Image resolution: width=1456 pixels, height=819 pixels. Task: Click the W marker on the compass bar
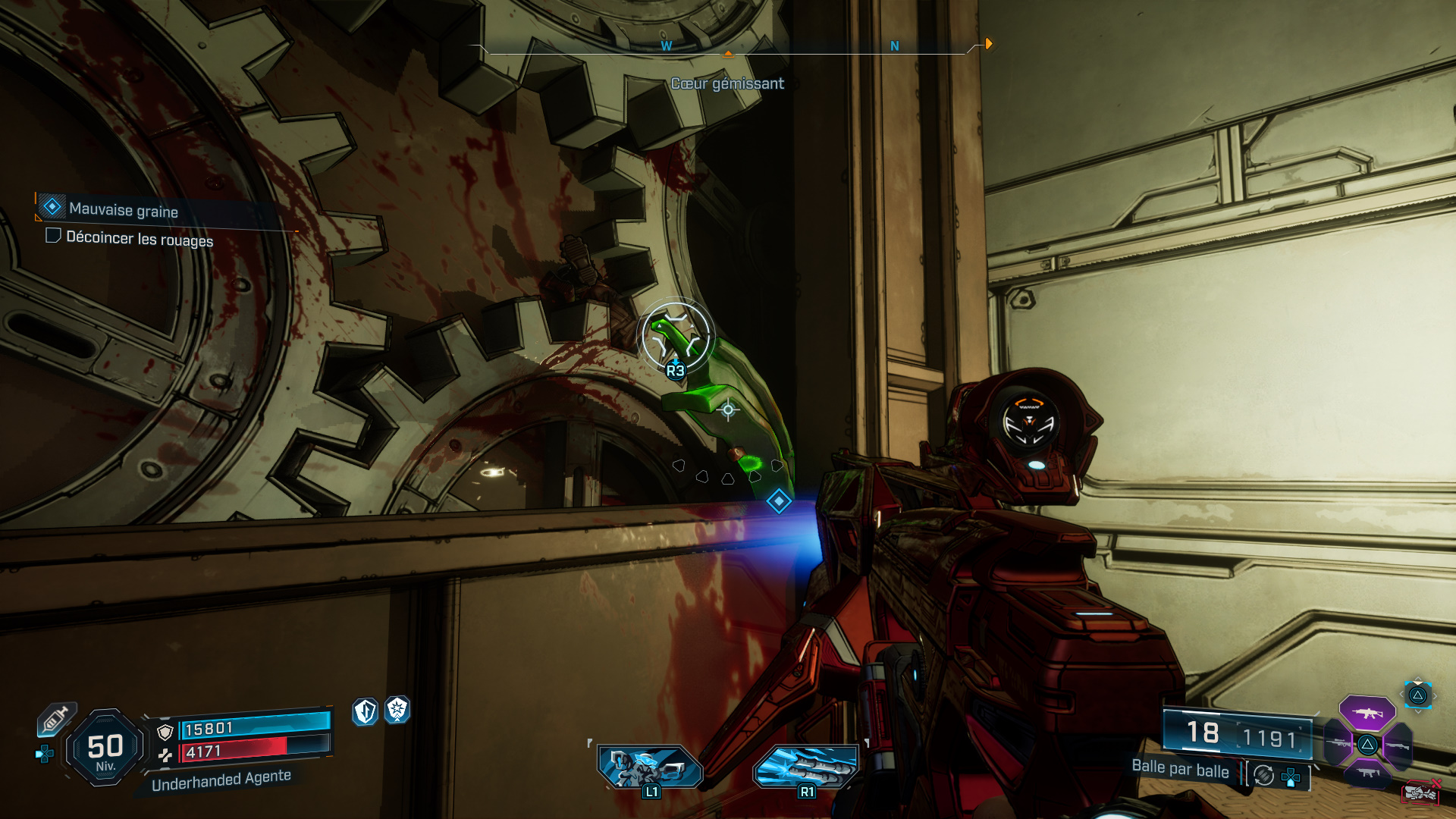point(666,45)
